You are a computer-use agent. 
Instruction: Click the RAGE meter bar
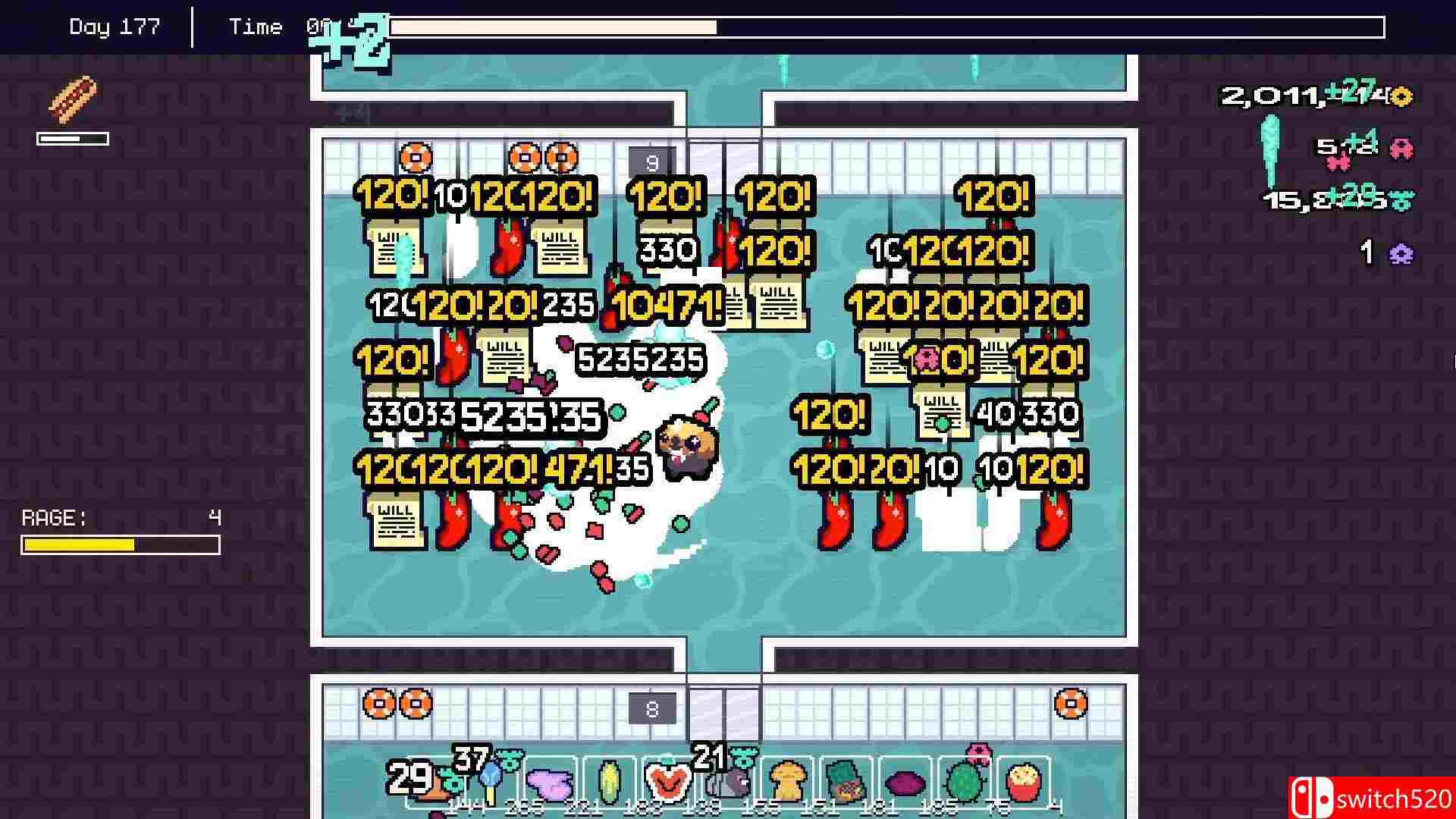(x=120, y=544)
